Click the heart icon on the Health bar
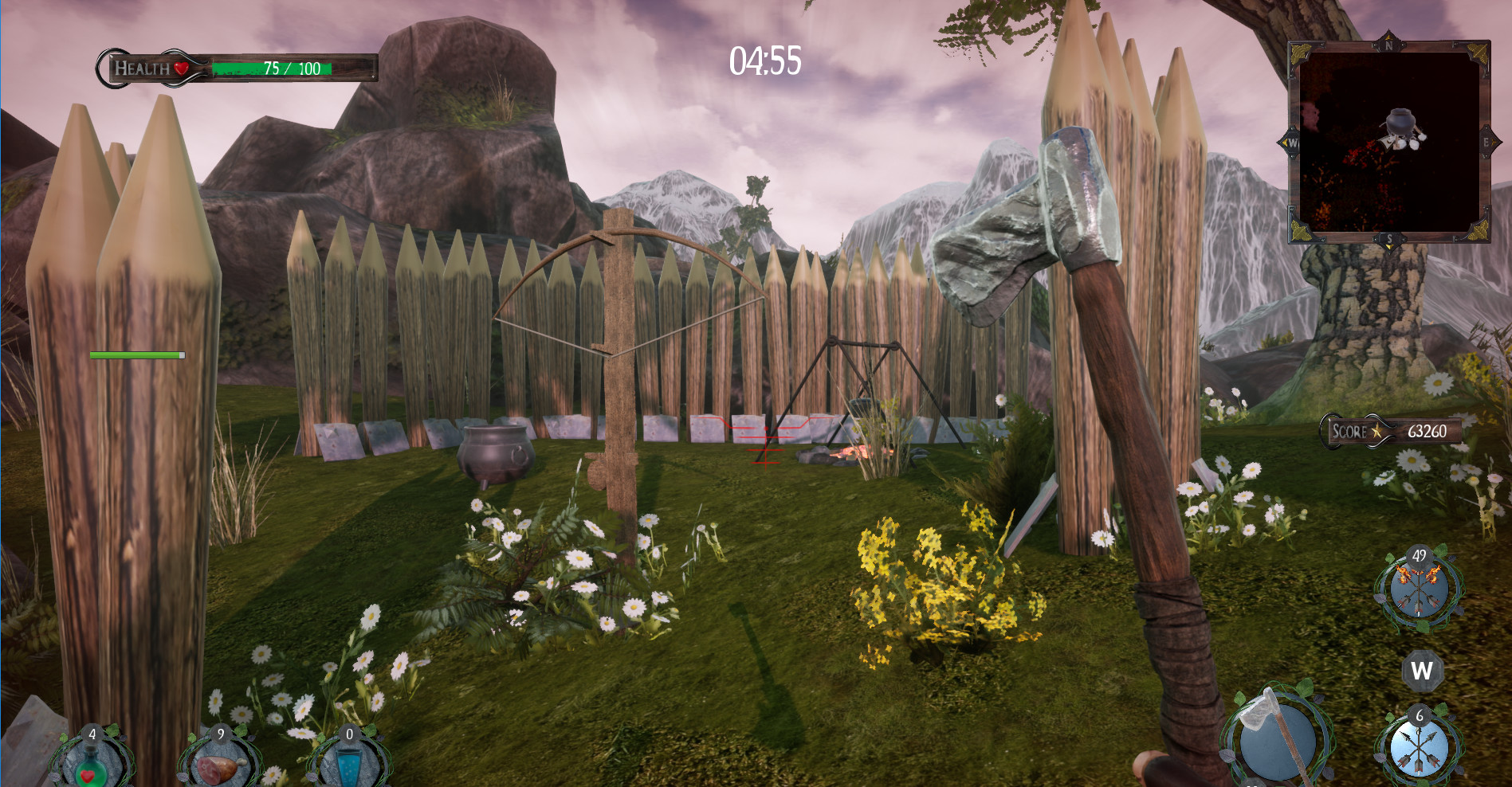 pos(181,68)
